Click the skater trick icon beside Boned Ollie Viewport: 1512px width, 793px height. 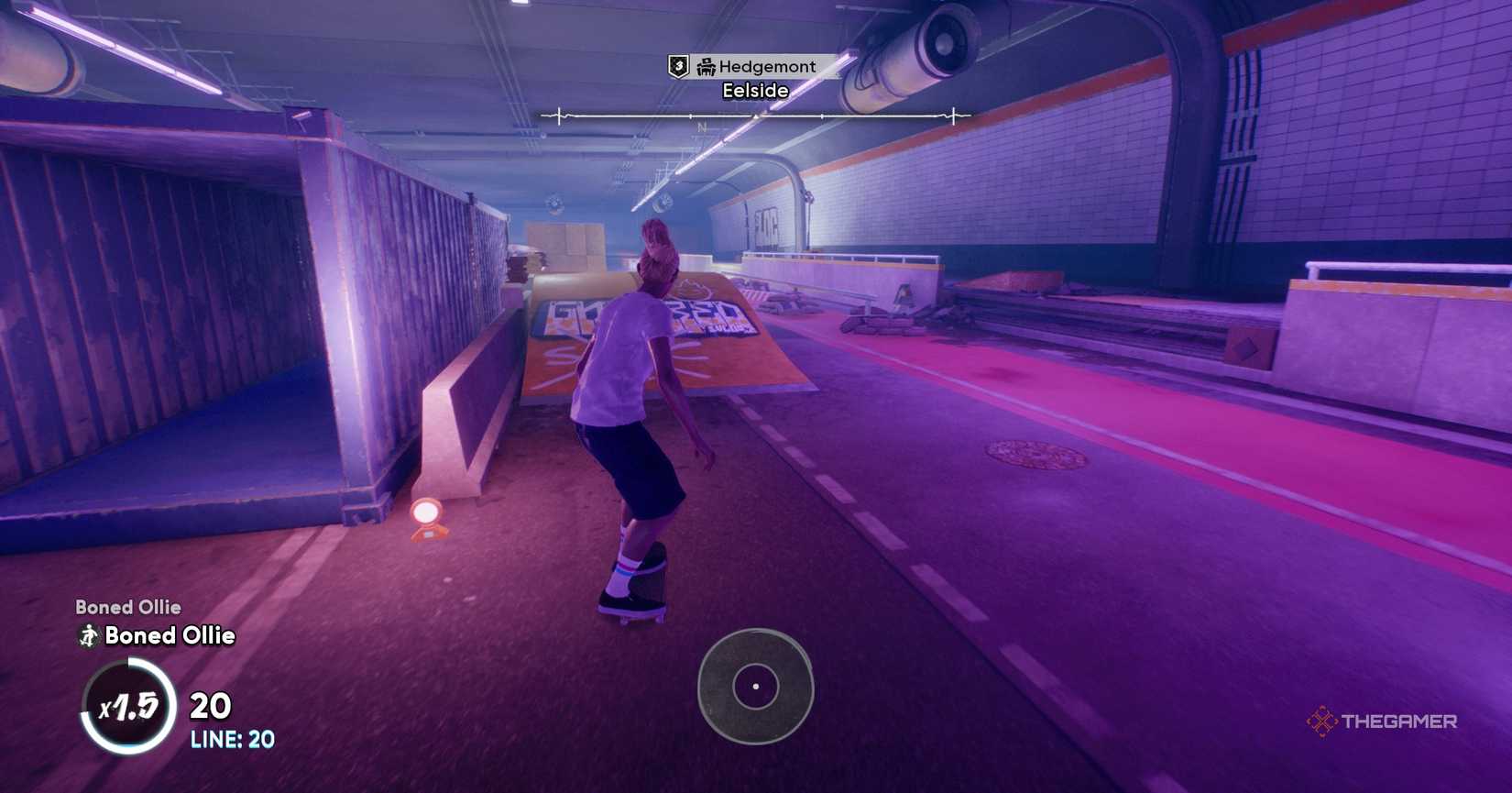[87, 636]
